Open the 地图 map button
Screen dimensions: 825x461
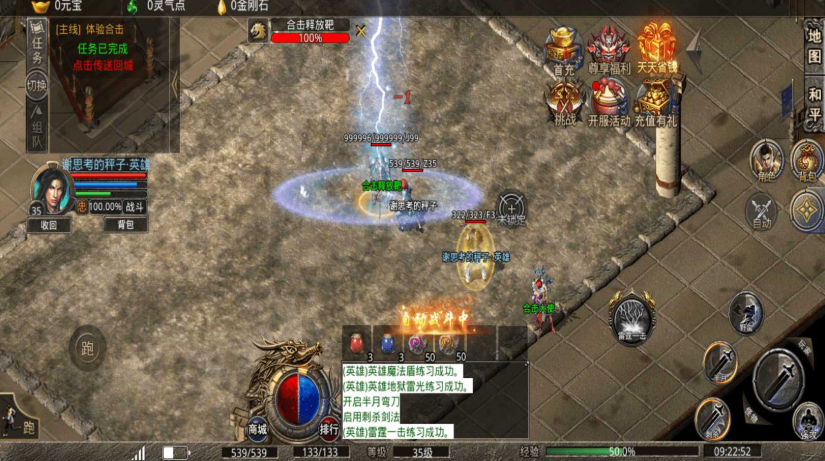point(813,46)
